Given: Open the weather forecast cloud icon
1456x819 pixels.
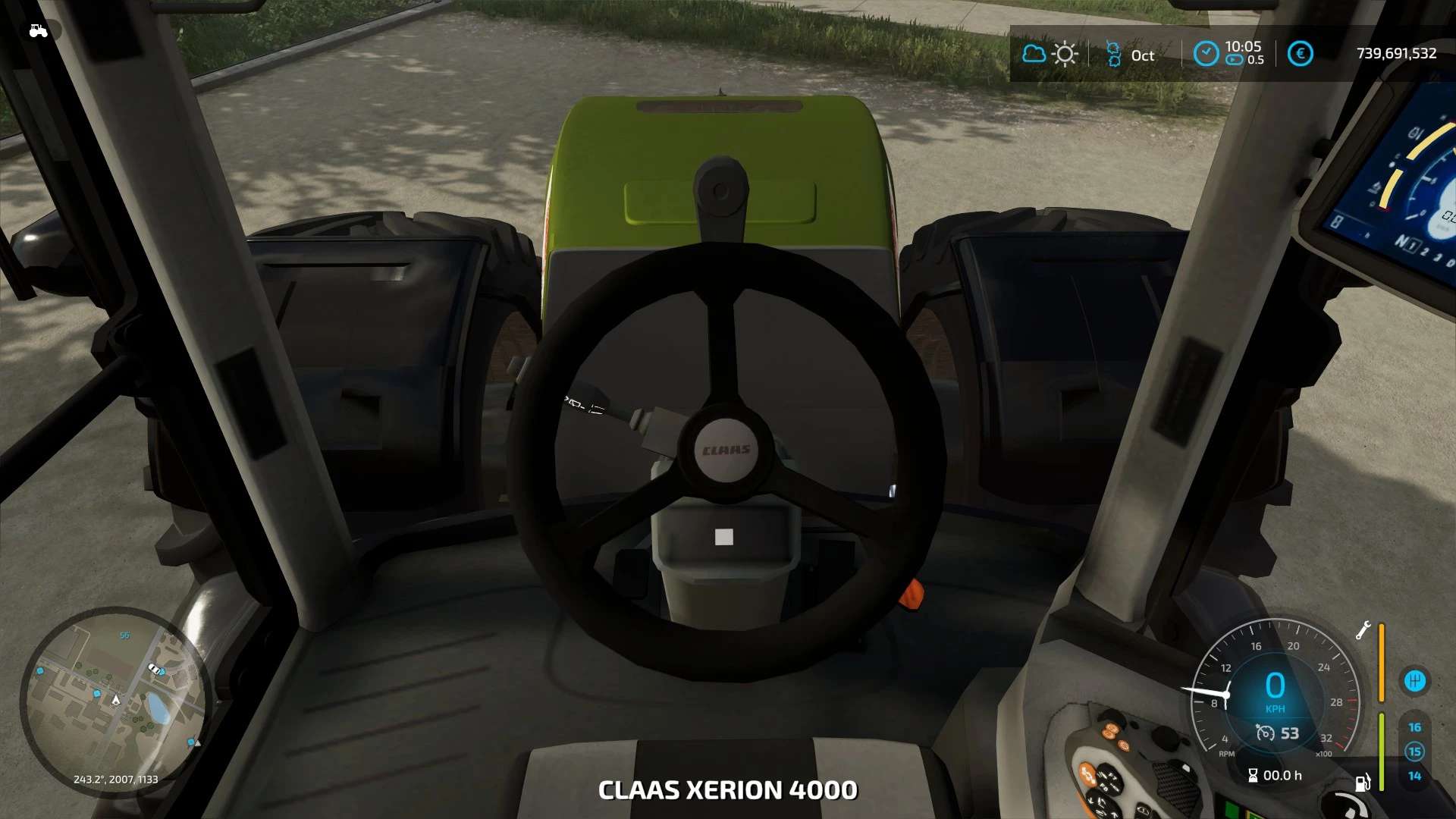Looking at the screenshot, I should tap(1034, 54).
